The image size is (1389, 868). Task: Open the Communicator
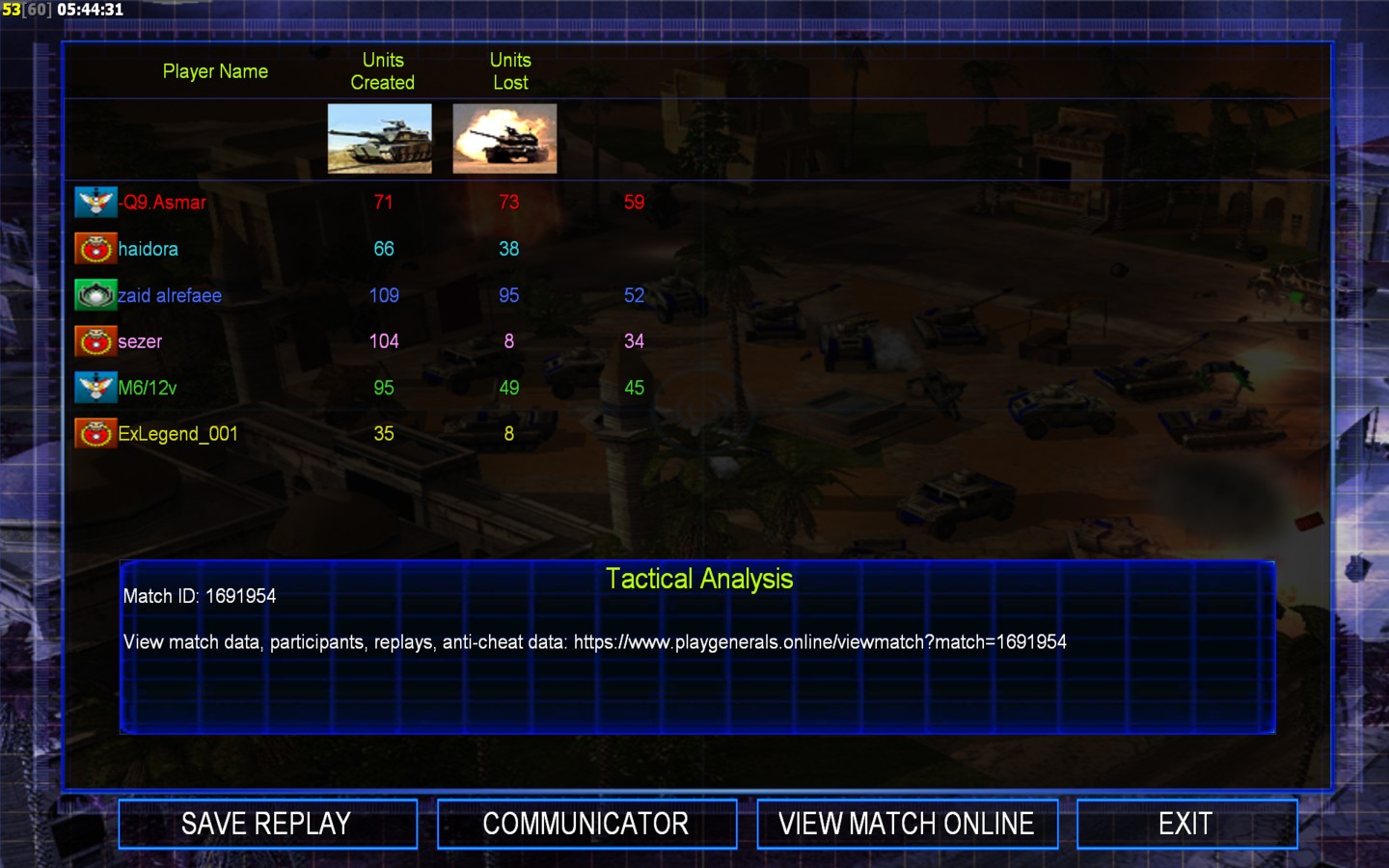[586, 824]
